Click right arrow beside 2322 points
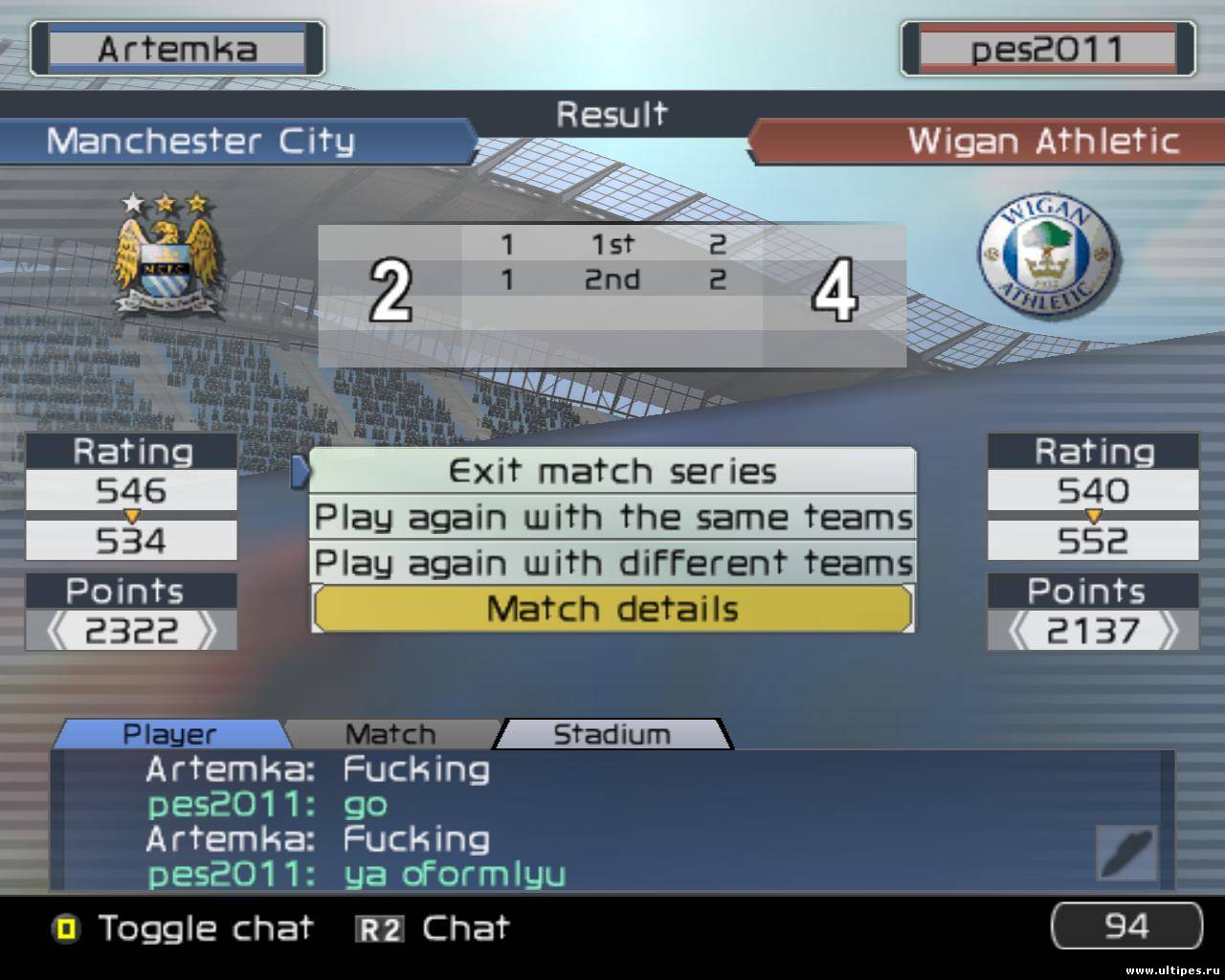 point(206,631)
